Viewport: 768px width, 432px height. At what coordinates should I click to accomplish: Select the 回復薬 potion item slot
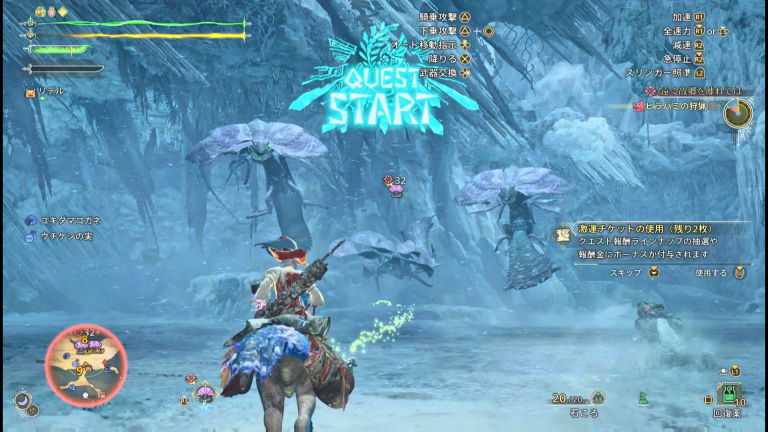(729, 393)
